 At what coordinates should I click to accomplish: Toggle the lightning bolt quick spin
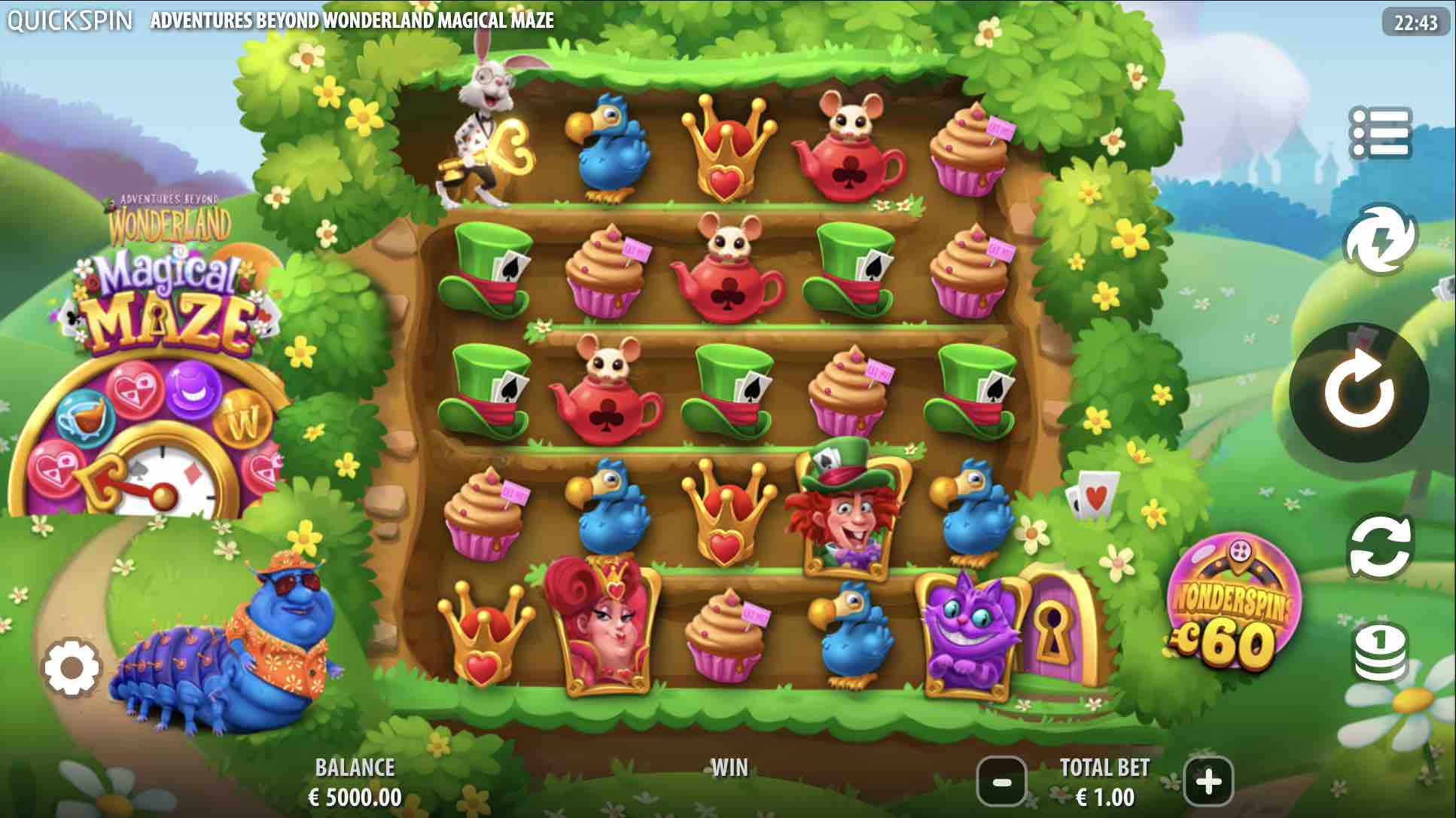[1379, 240]
